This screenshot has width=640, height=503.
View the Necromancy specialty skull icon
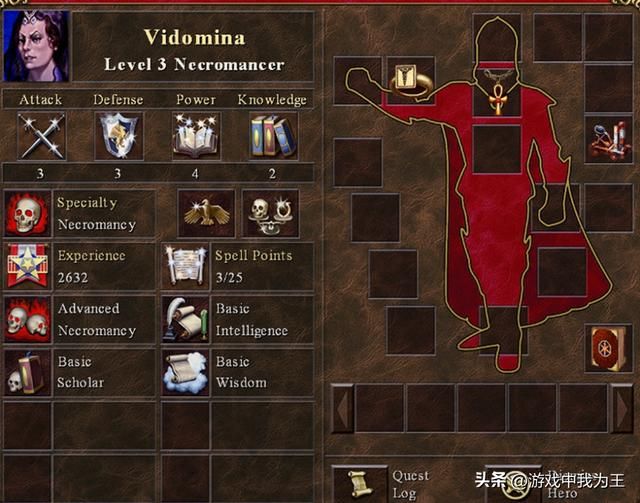(27, 213)
